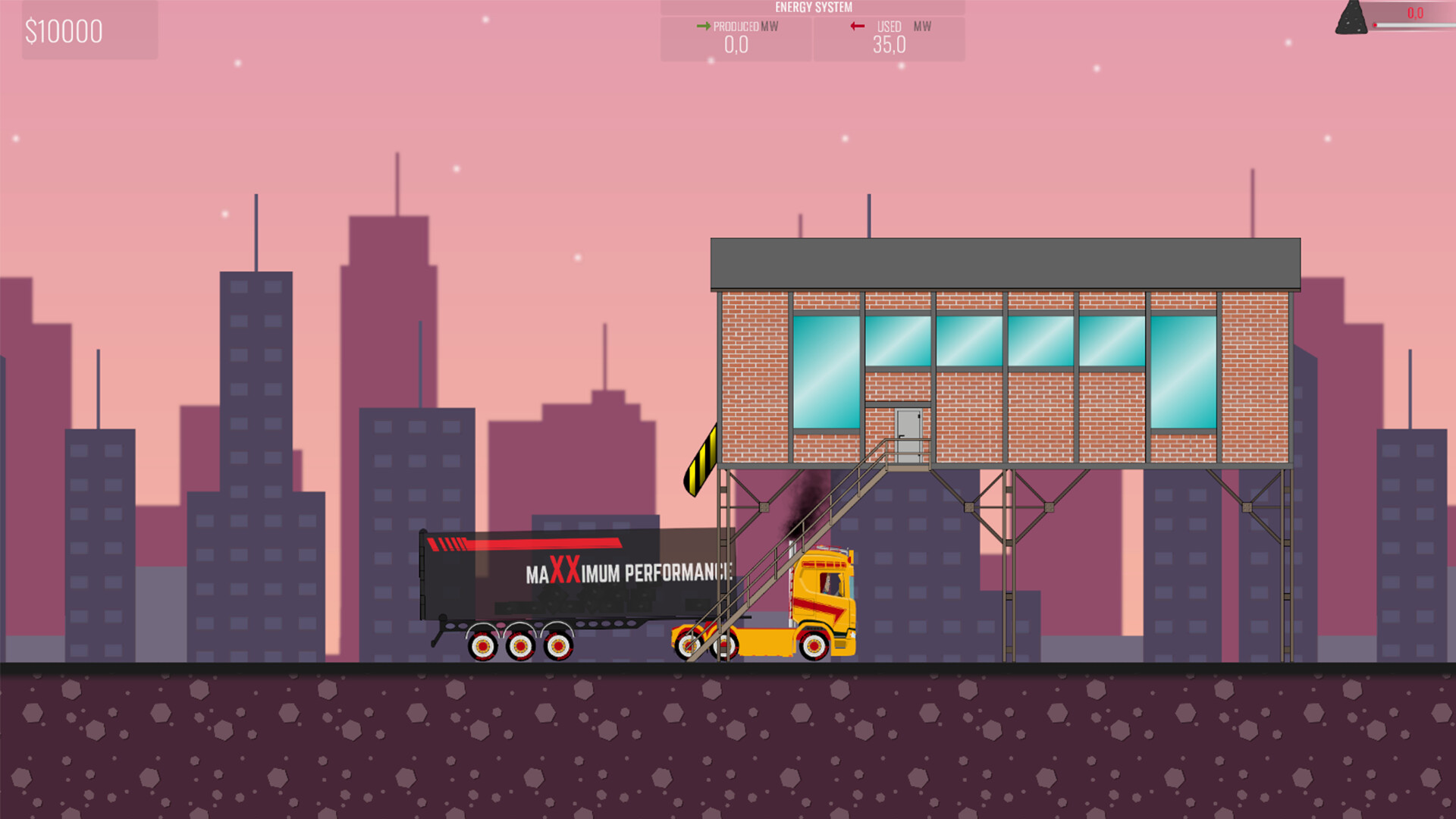Image resolution: width=1456 pixels, height=819 pixels.
Task: Click the red coal progress bar
Action: point(1412,24)
